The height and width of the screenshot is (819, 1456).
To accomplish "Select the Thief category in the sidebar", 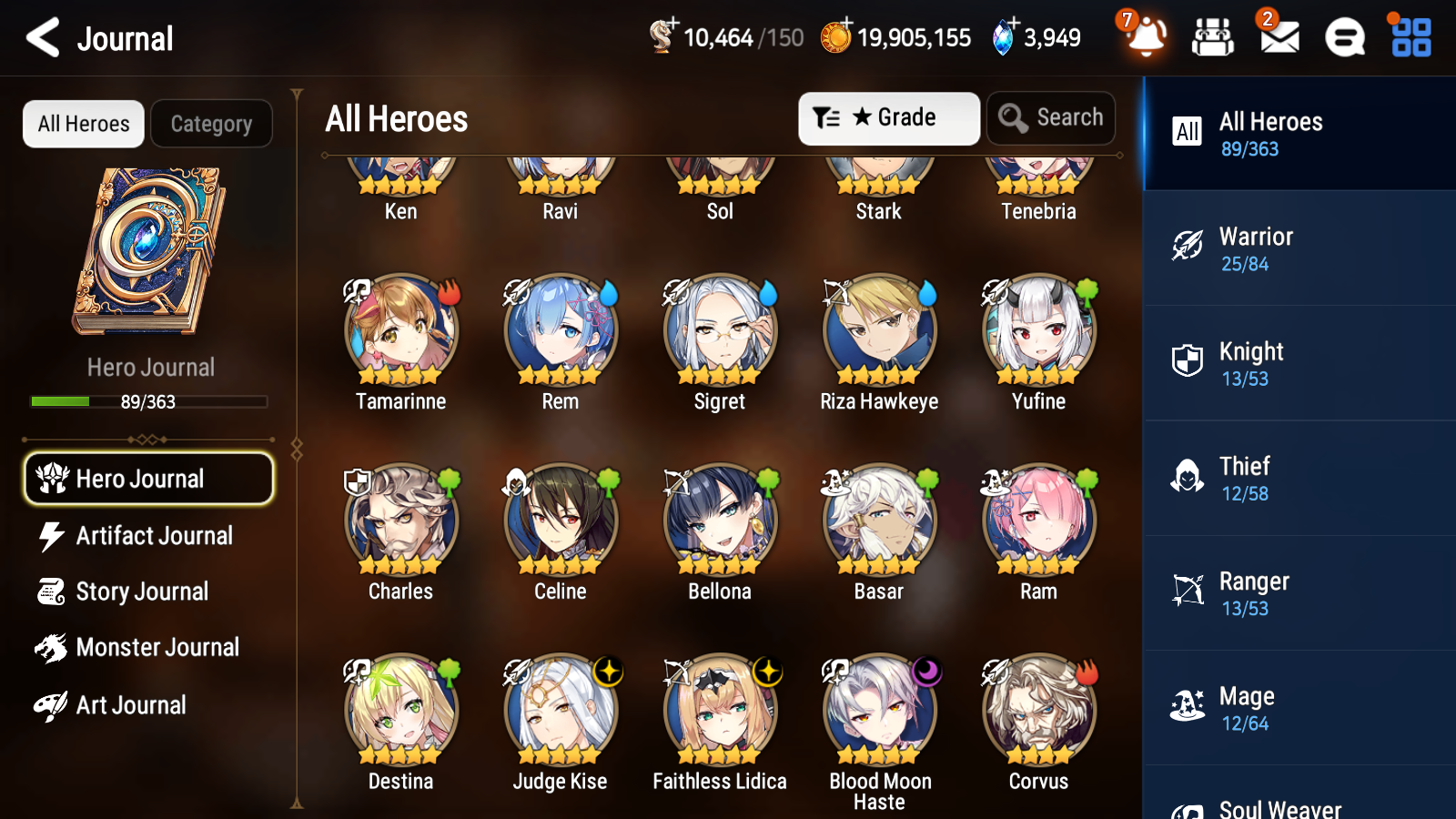I will click(x=1274, y=477).
